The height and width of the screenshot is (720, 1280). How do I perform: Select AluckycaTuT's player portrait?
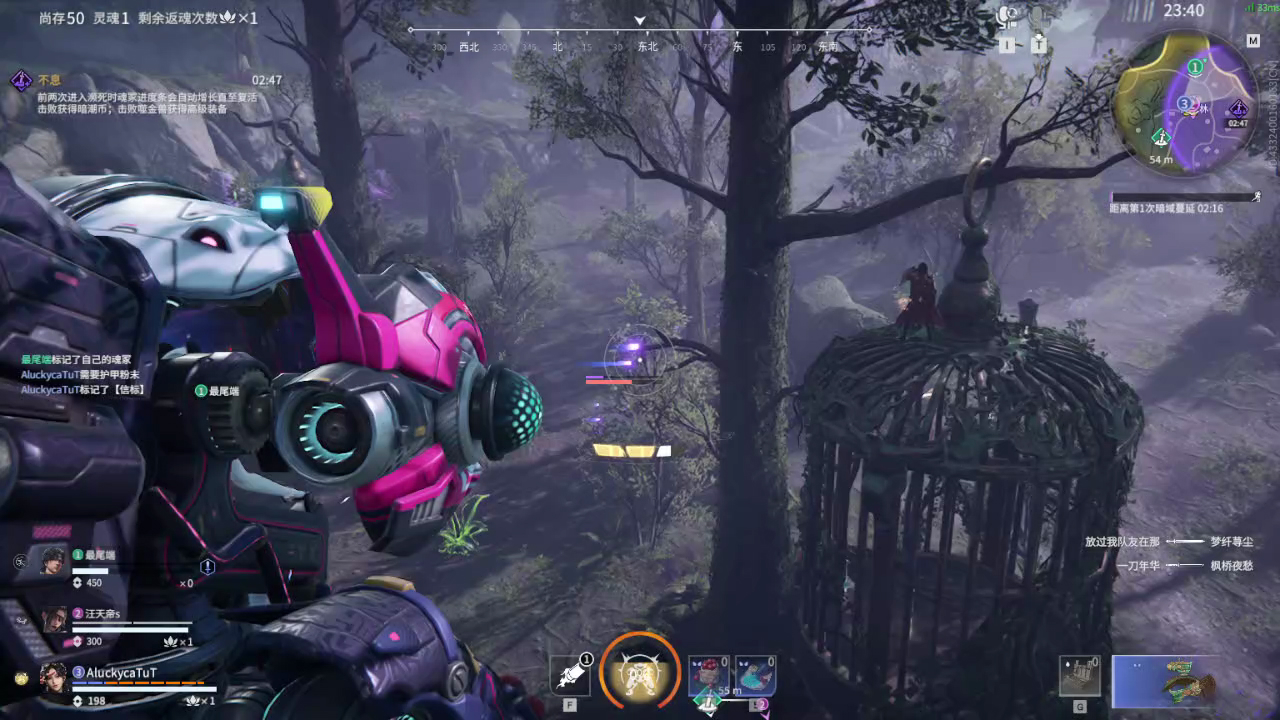coord(54,677)
